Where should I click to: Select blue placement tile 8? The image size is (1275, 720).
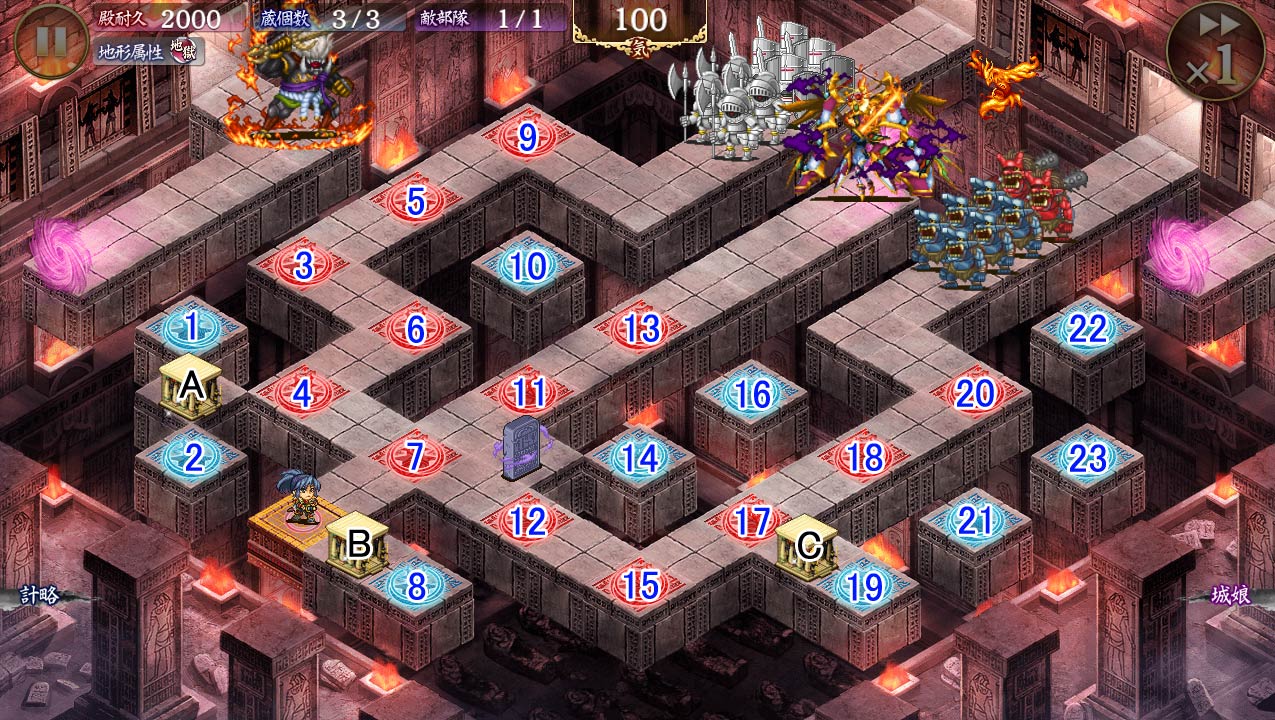point(416,587)
